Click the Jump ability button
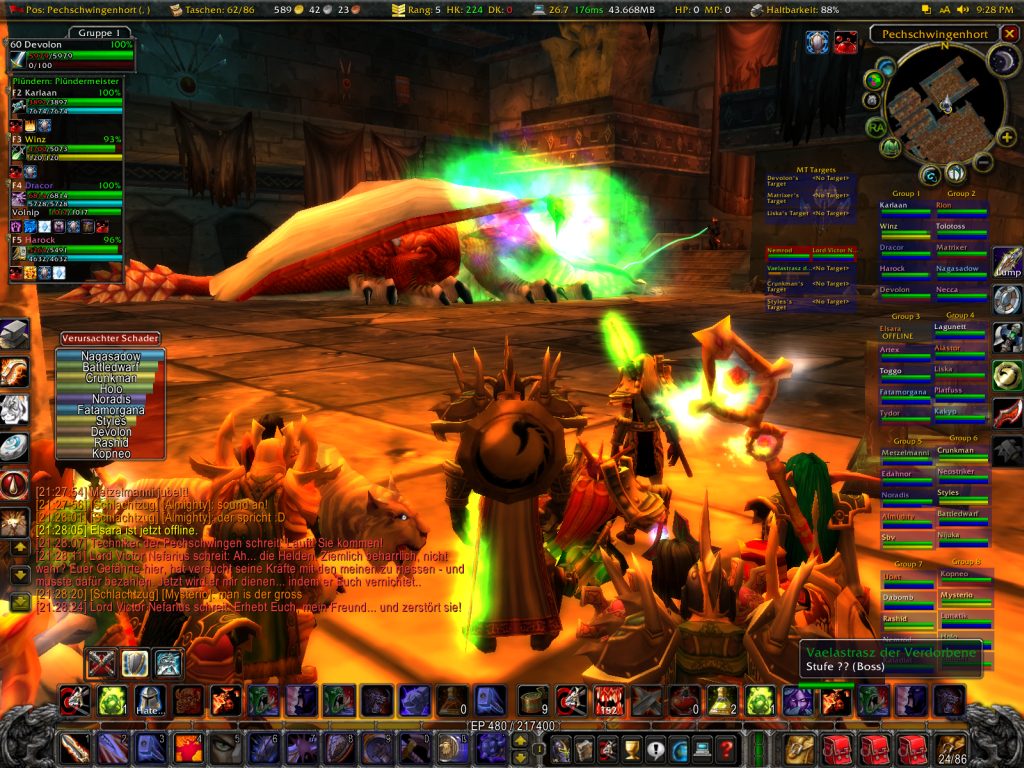This screenshot has height=768, width=1024. click(x=1007, y=262)
